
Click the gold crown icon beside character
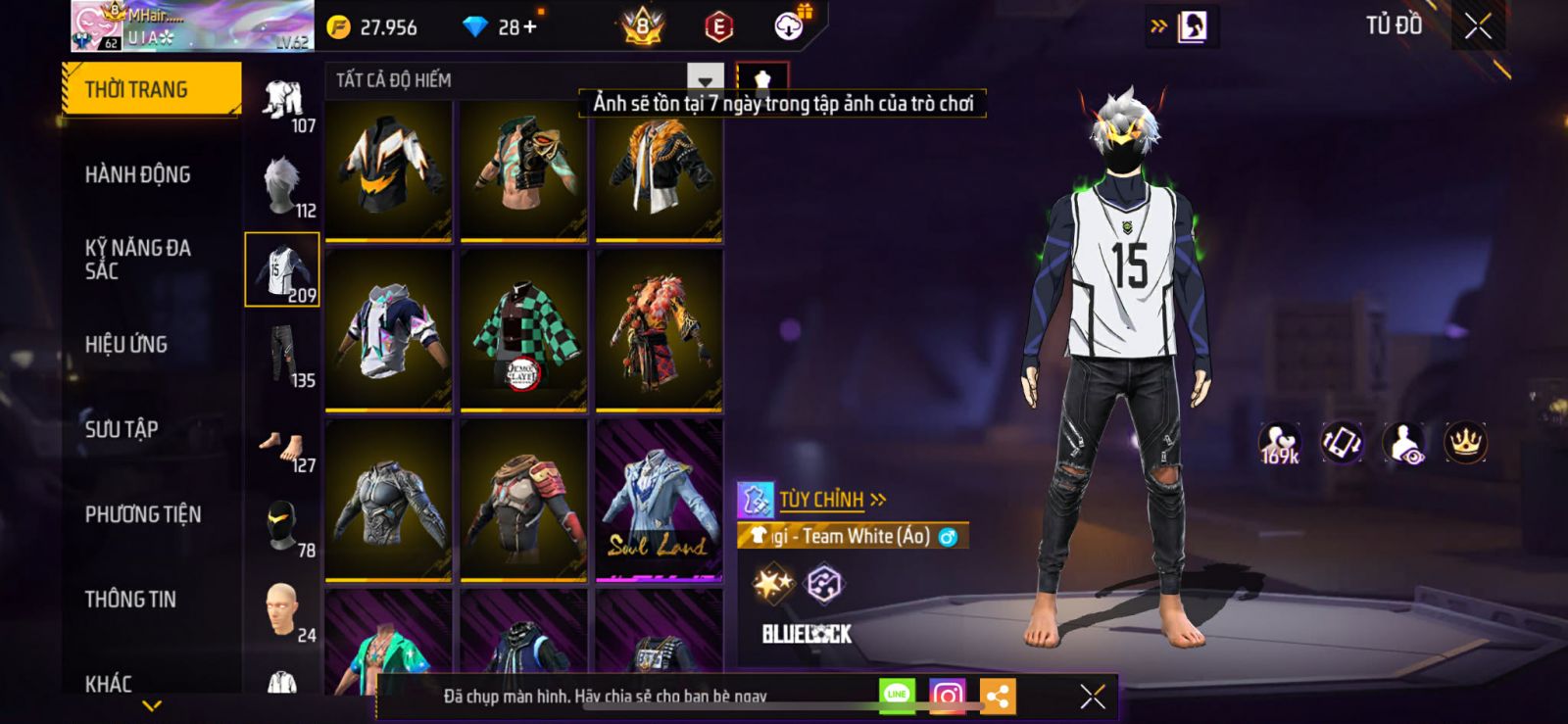(x=1465, y=443)
